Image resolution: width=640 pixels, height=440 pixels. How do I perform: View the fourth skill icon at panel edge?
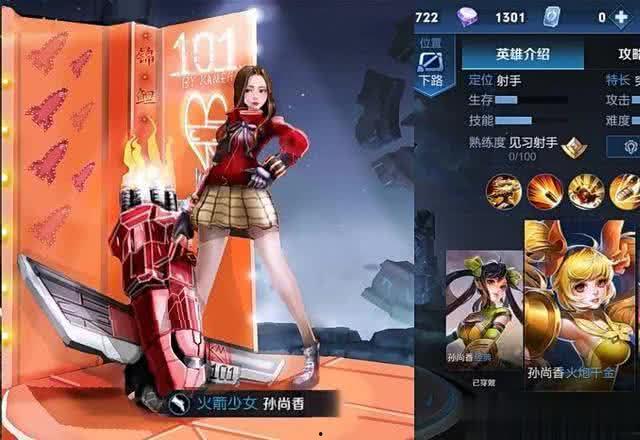click(x=625, y=191)
